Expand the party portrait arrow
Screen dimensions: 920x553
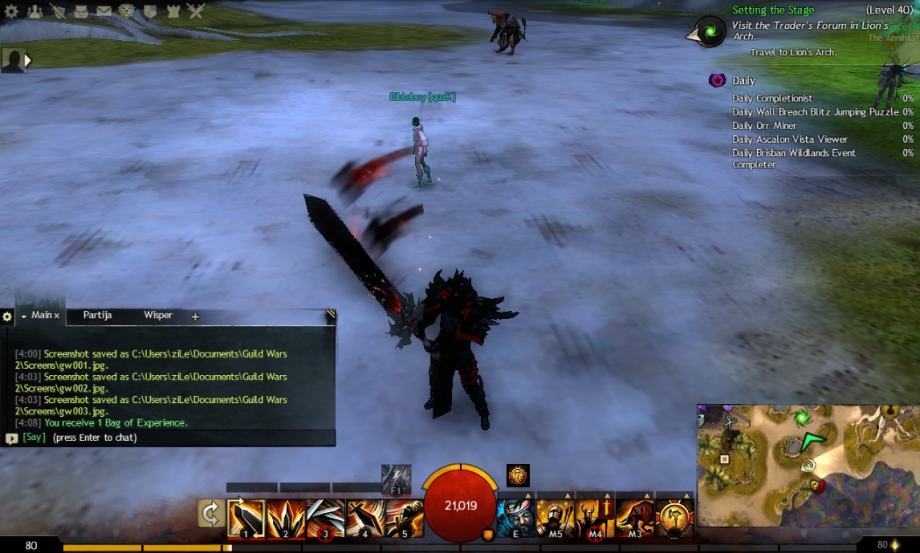(x=28, y=60)
